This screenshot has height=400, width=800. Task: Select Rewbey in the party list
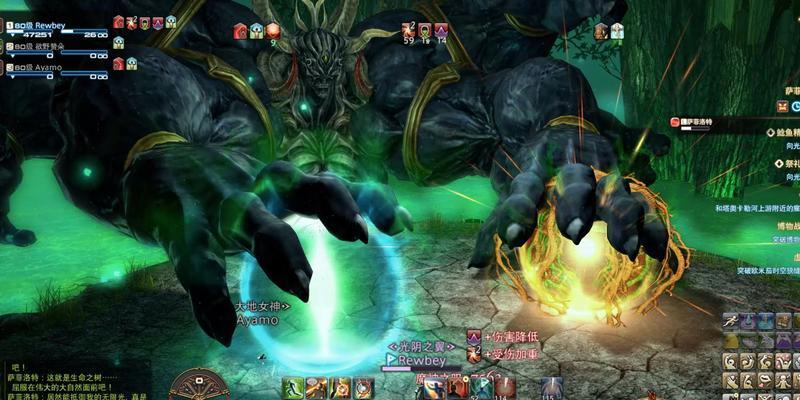pos(50,24)
